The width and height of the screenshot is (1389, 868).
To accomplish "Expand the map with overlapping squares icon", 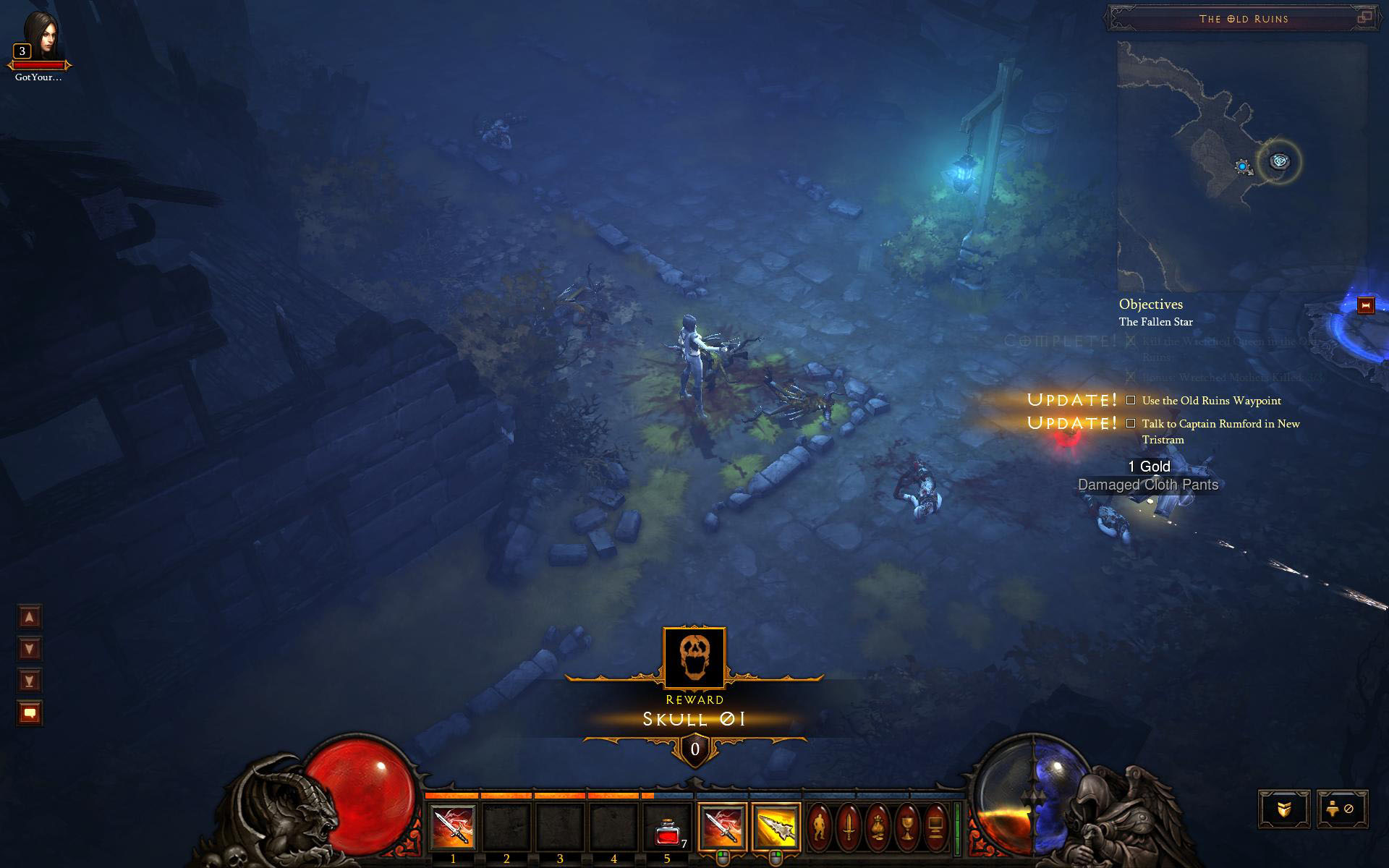I will 1364,18.
